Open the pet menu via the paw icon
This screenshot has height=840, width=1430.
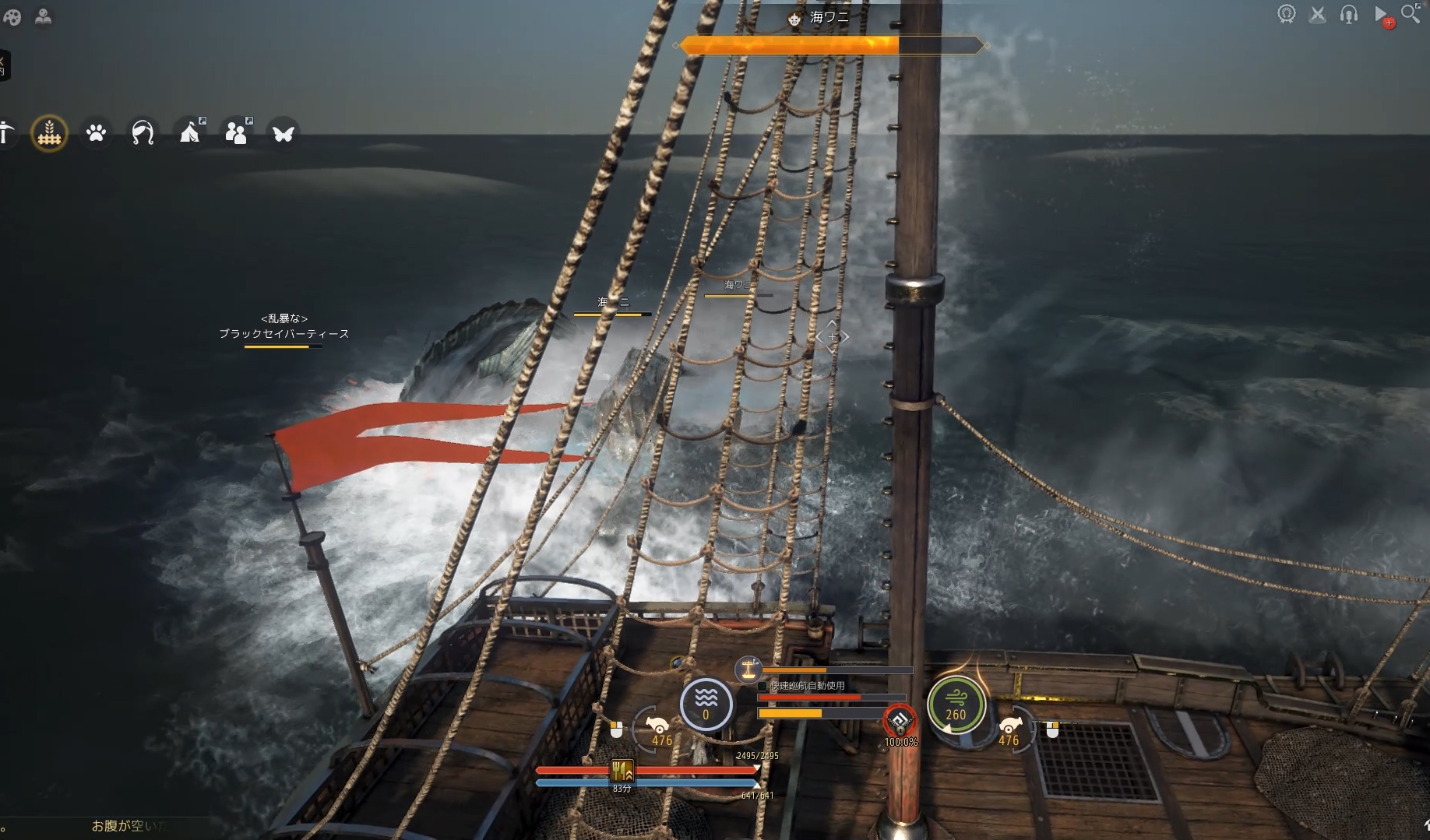(x=96, y=133)
